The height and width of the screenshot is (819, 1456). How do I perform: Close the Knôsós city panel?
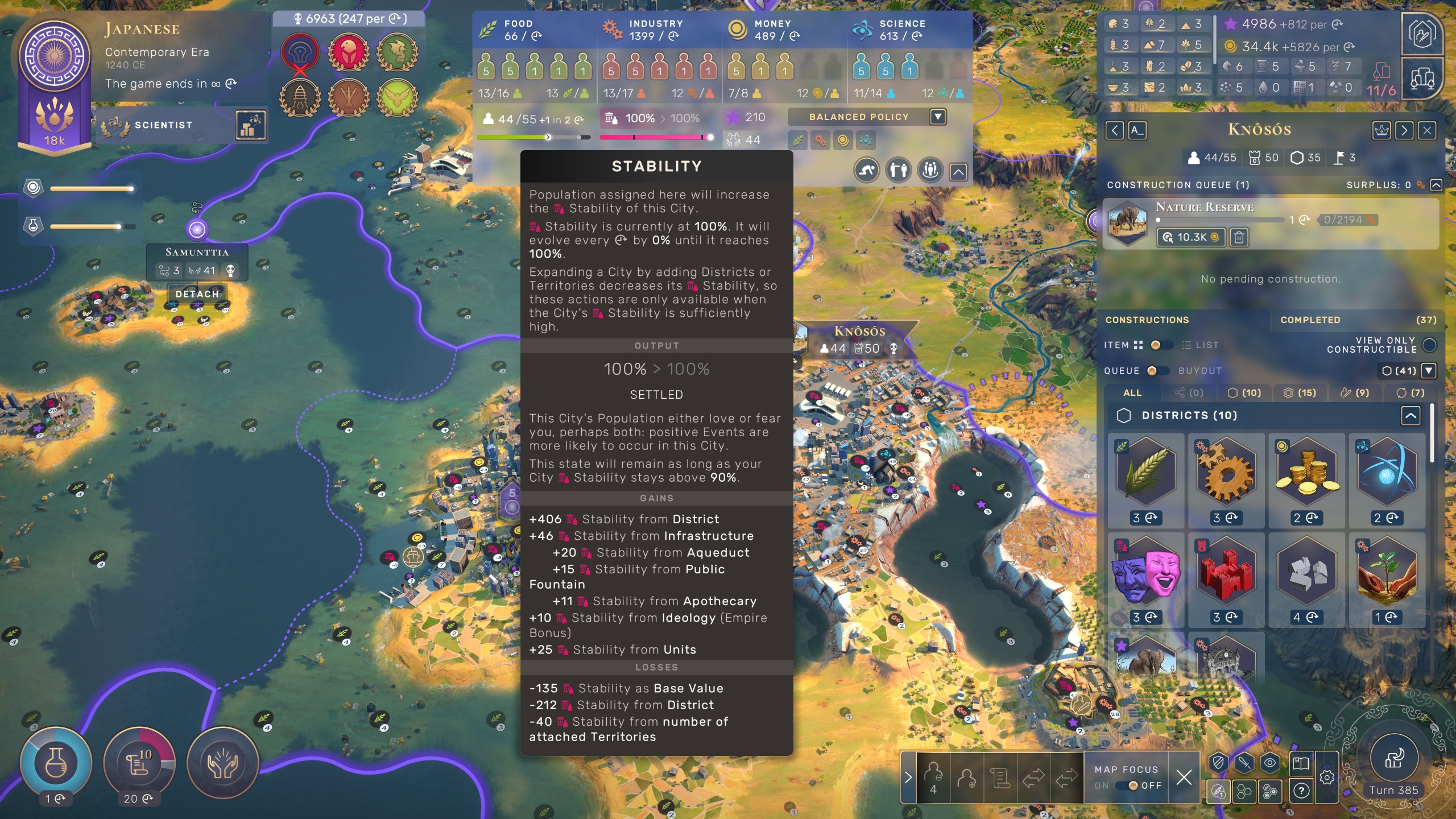click(1426, 131)
